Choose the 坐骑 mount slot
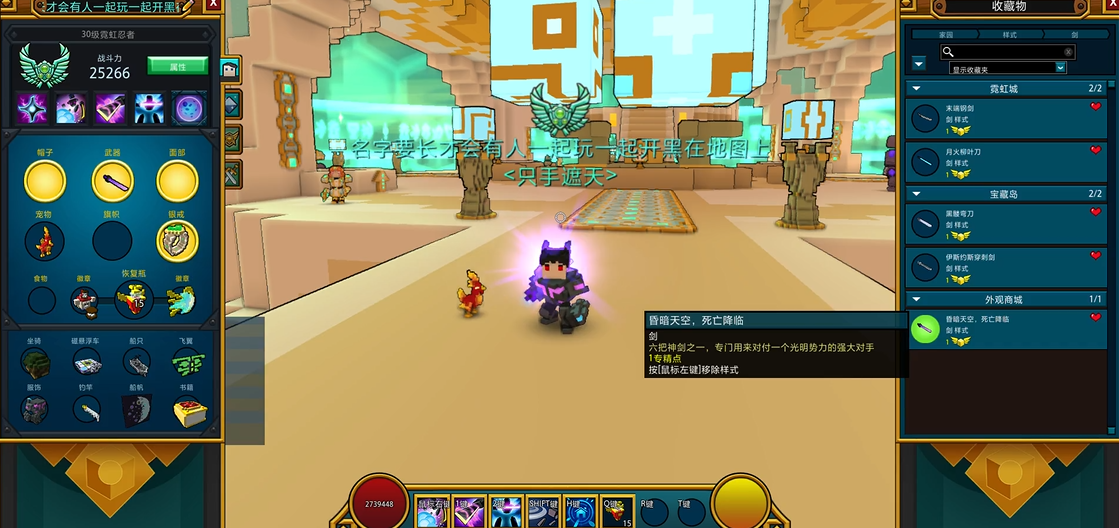 pos(36,363)
